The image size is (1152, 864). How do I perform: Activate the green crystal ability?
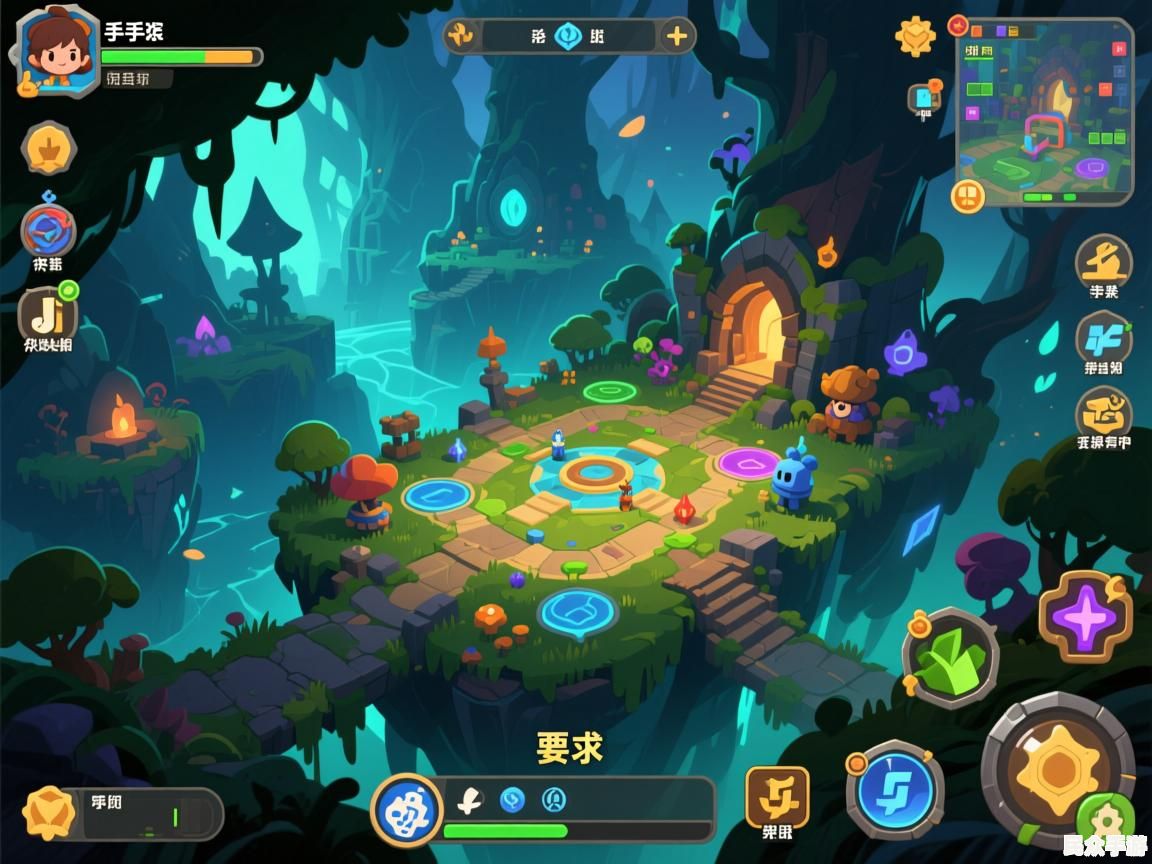point(949,658)
